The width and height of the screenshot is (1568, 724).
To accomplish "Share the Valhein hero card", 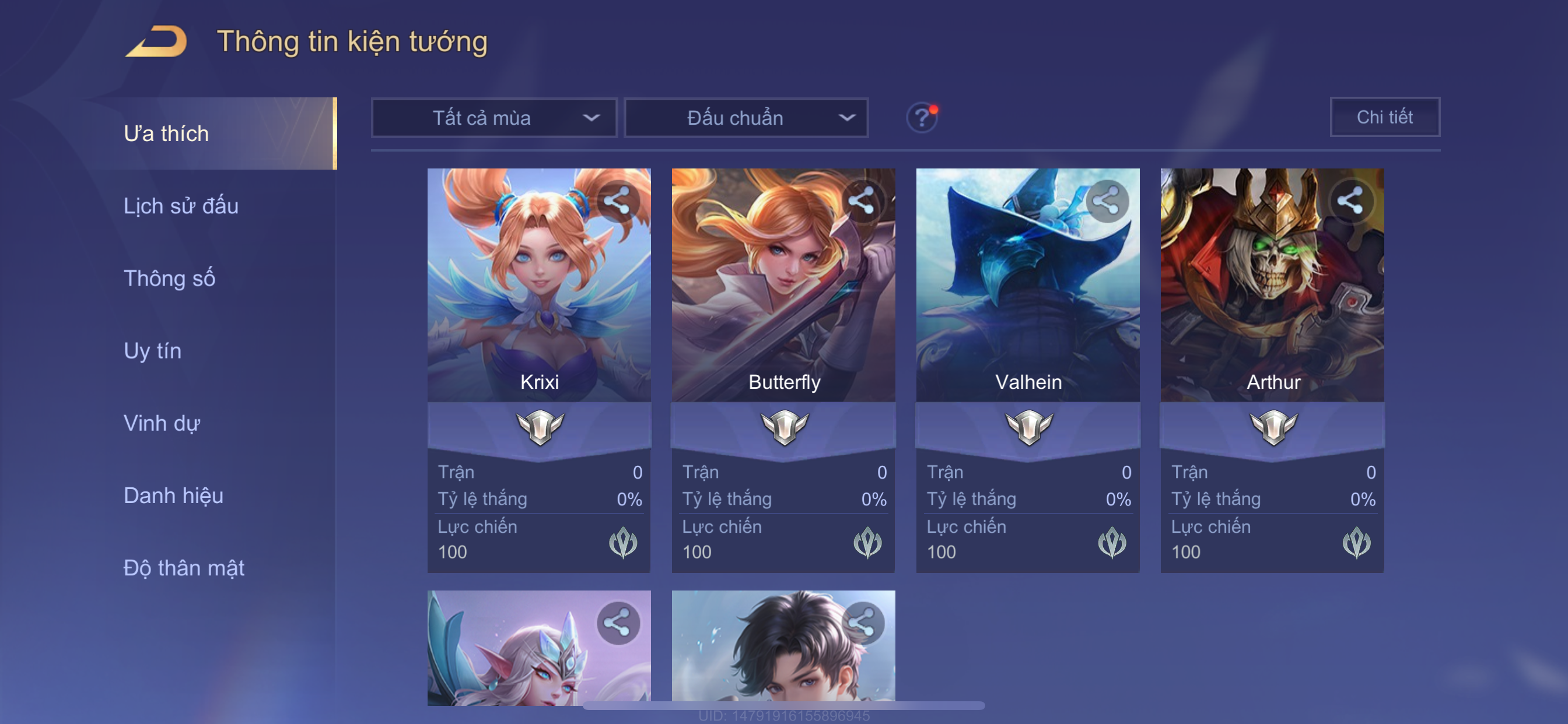I will (x=1106, y=201).
